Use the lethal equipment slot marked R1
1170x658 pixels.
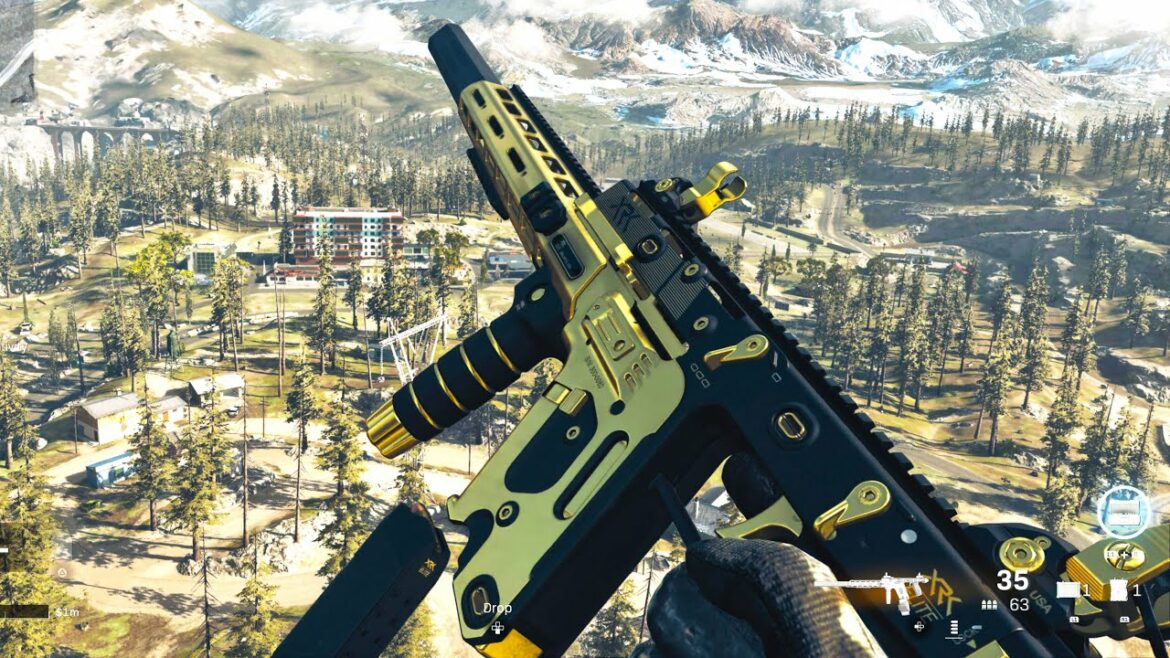click(1118, 591)
